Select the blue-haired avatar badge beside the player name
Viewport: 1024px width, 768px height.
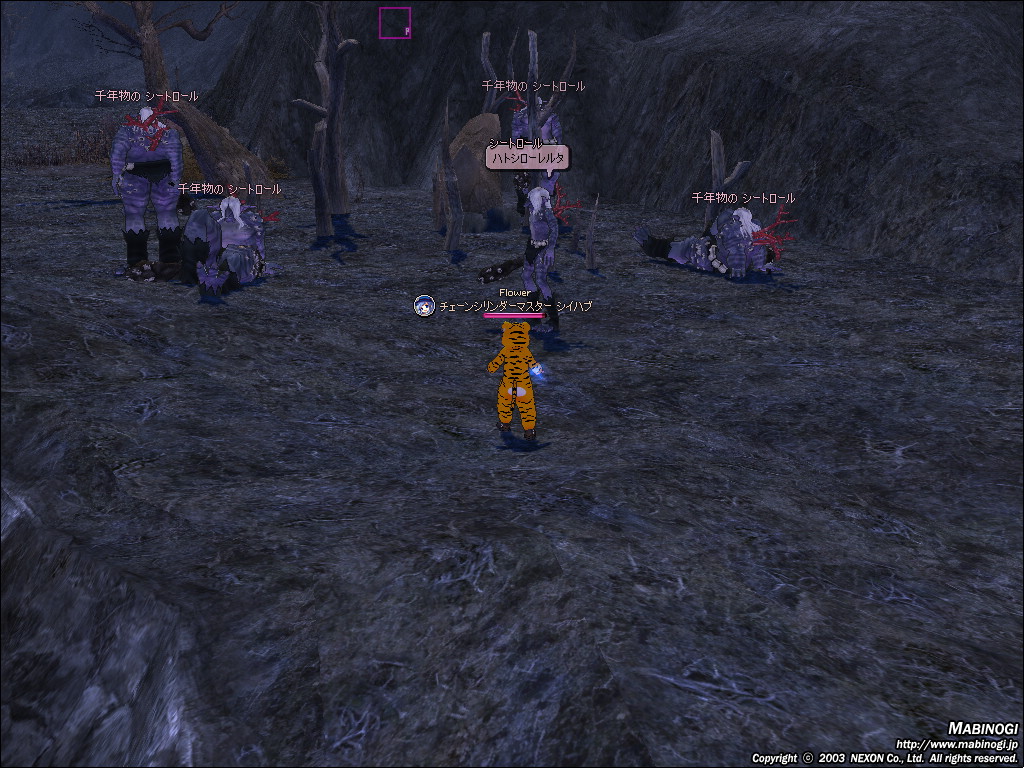pyautogui.click(x=424, y=306)
